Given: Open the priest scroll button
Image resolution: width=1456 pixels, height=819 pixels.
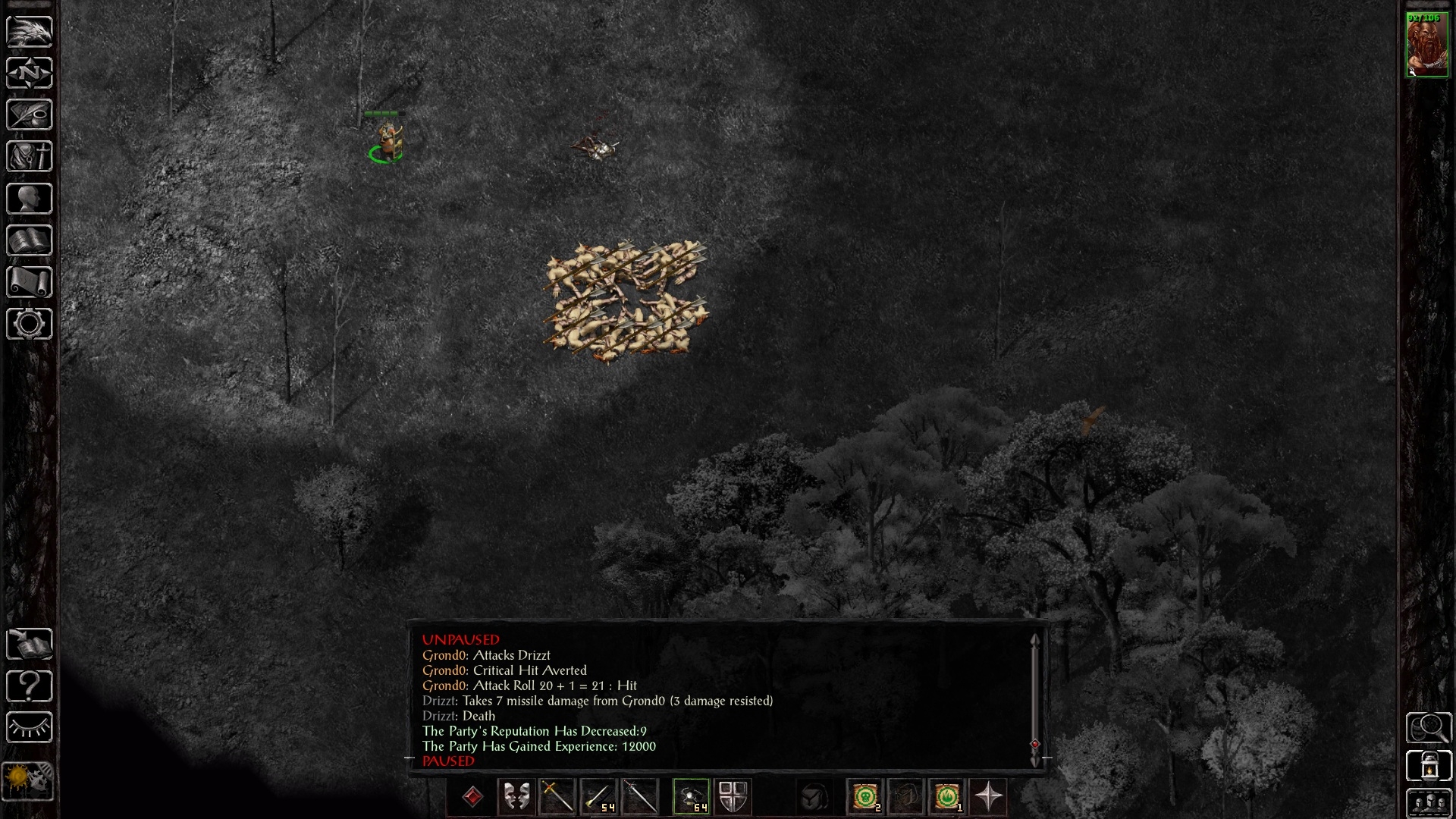Looking at the screenshot, I should point(30,283).
